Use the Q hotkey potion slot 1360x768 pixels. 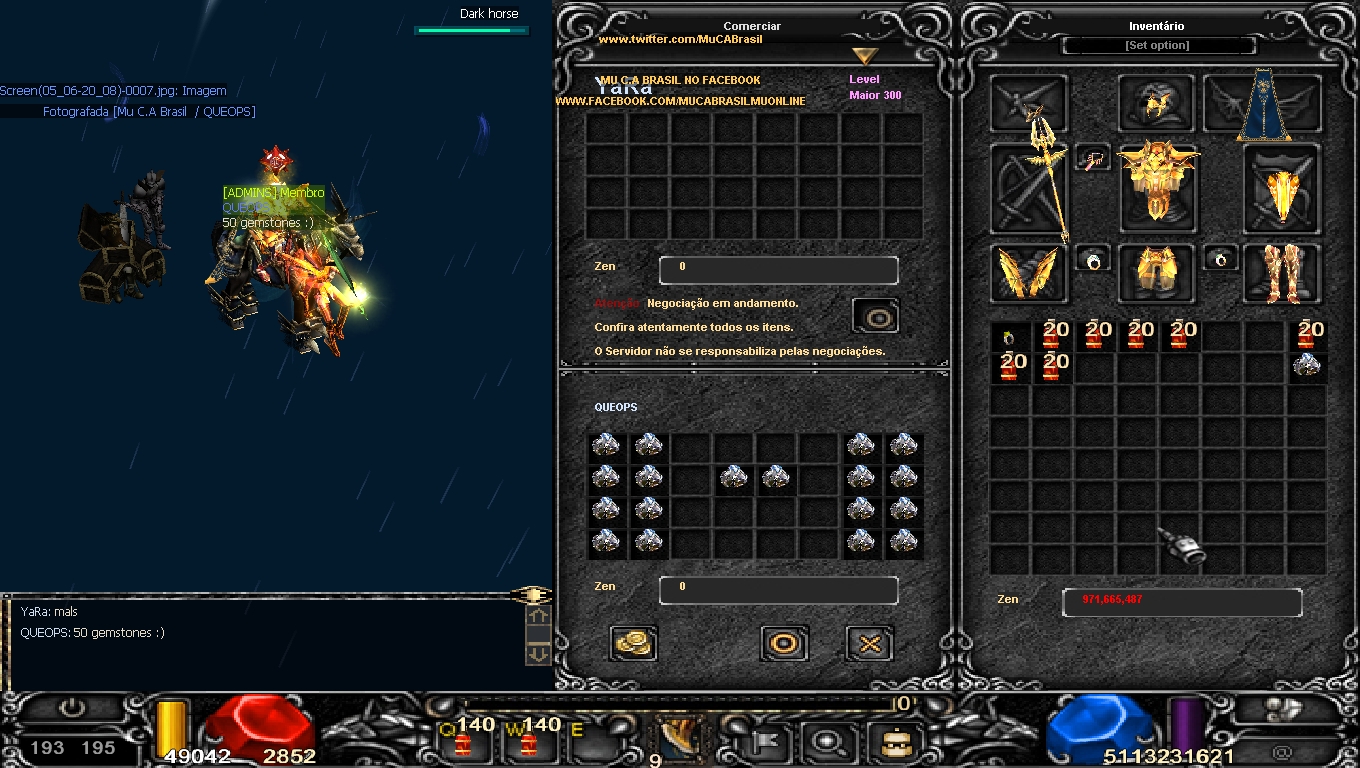(463, 742)
